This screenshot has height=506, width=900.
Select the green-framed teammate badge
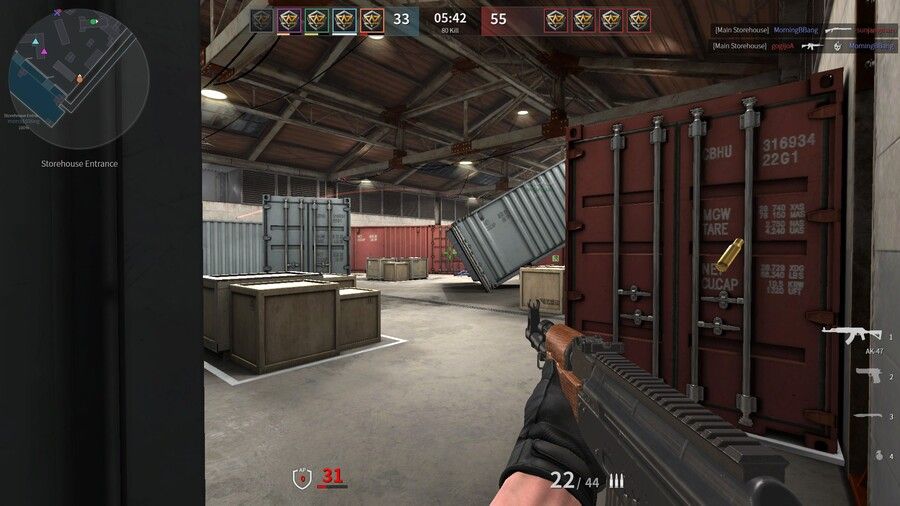(x=317, y=19)
